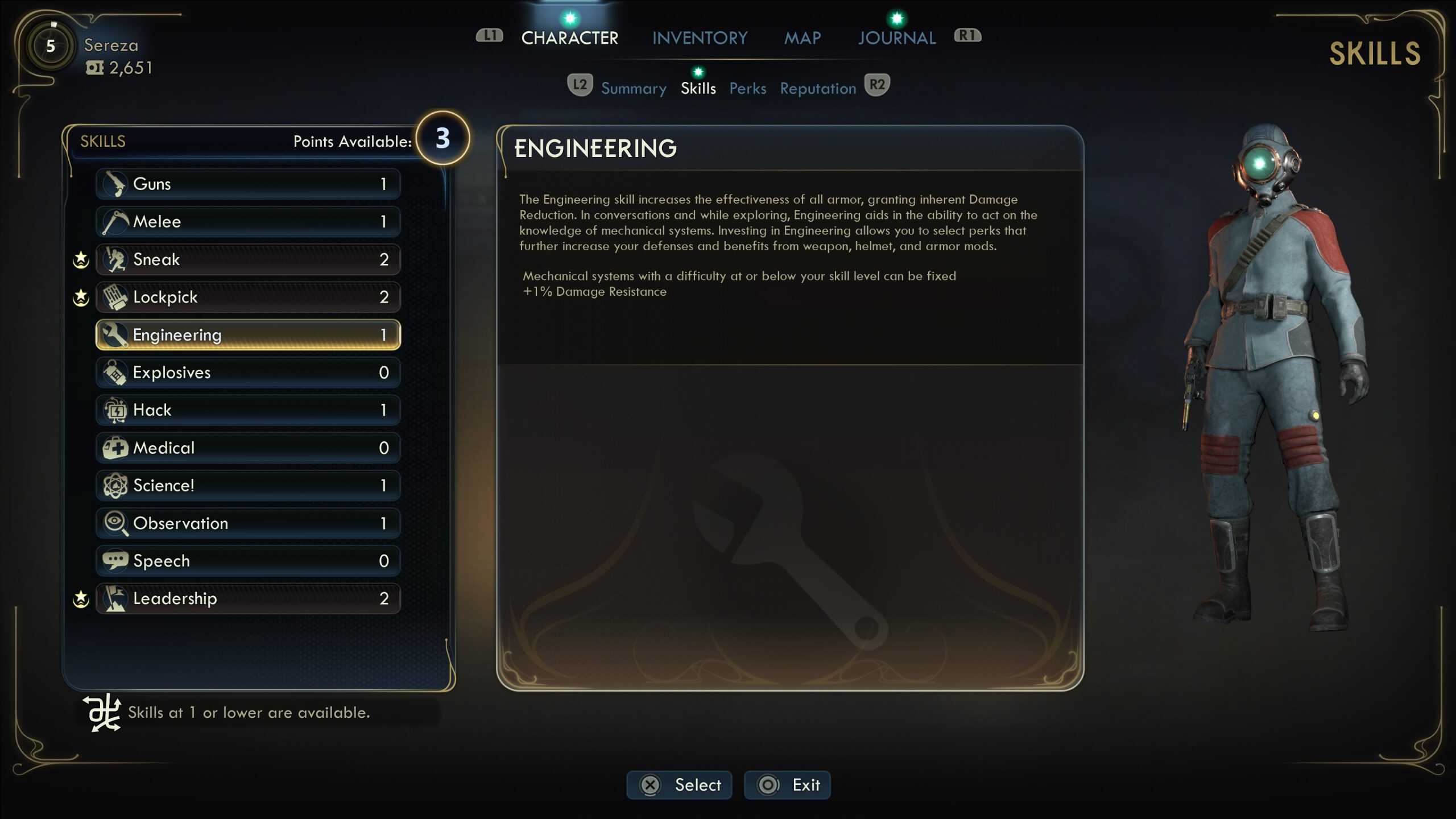This screenshot has width=1456, height=819.
Task: Select the Hack skill
Action: point(248,410)
